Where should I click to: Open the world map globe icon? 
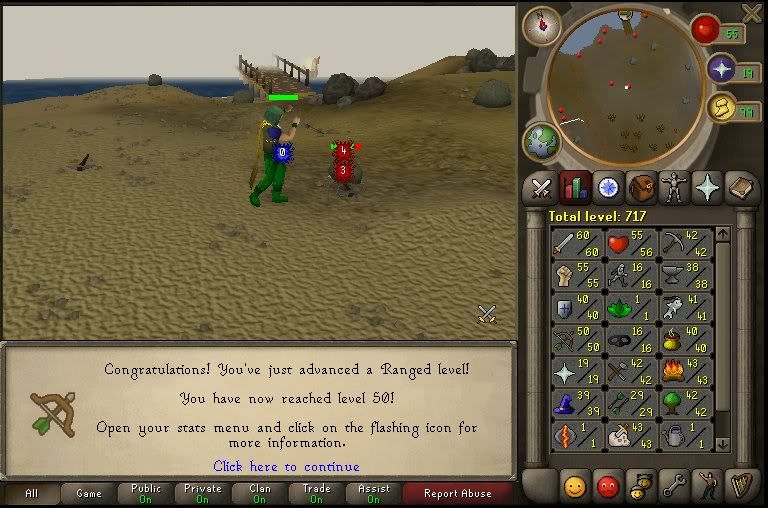(x=542, y=141)
